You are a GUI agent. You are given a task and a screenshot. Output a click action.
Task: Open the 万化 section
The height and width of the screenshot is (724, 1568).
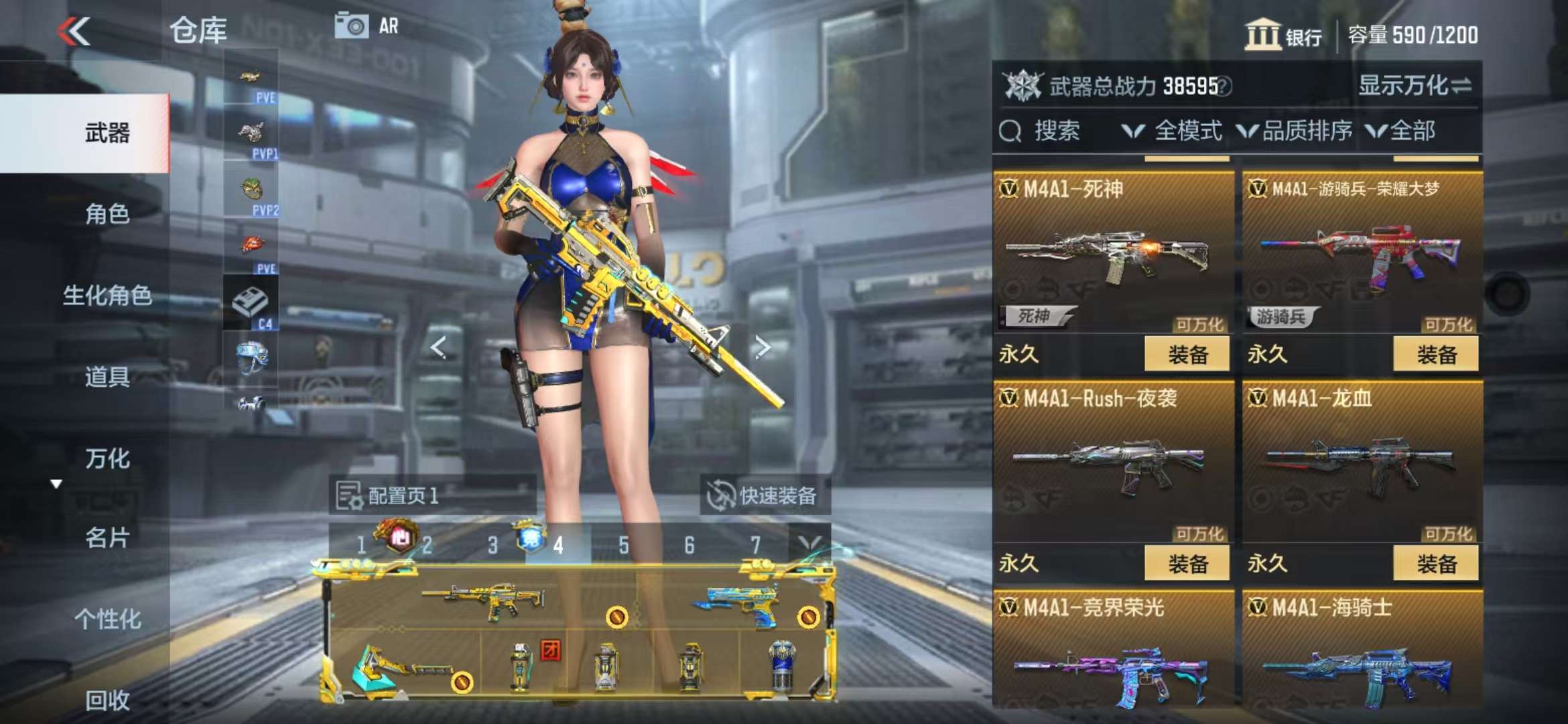pos(107,459)
